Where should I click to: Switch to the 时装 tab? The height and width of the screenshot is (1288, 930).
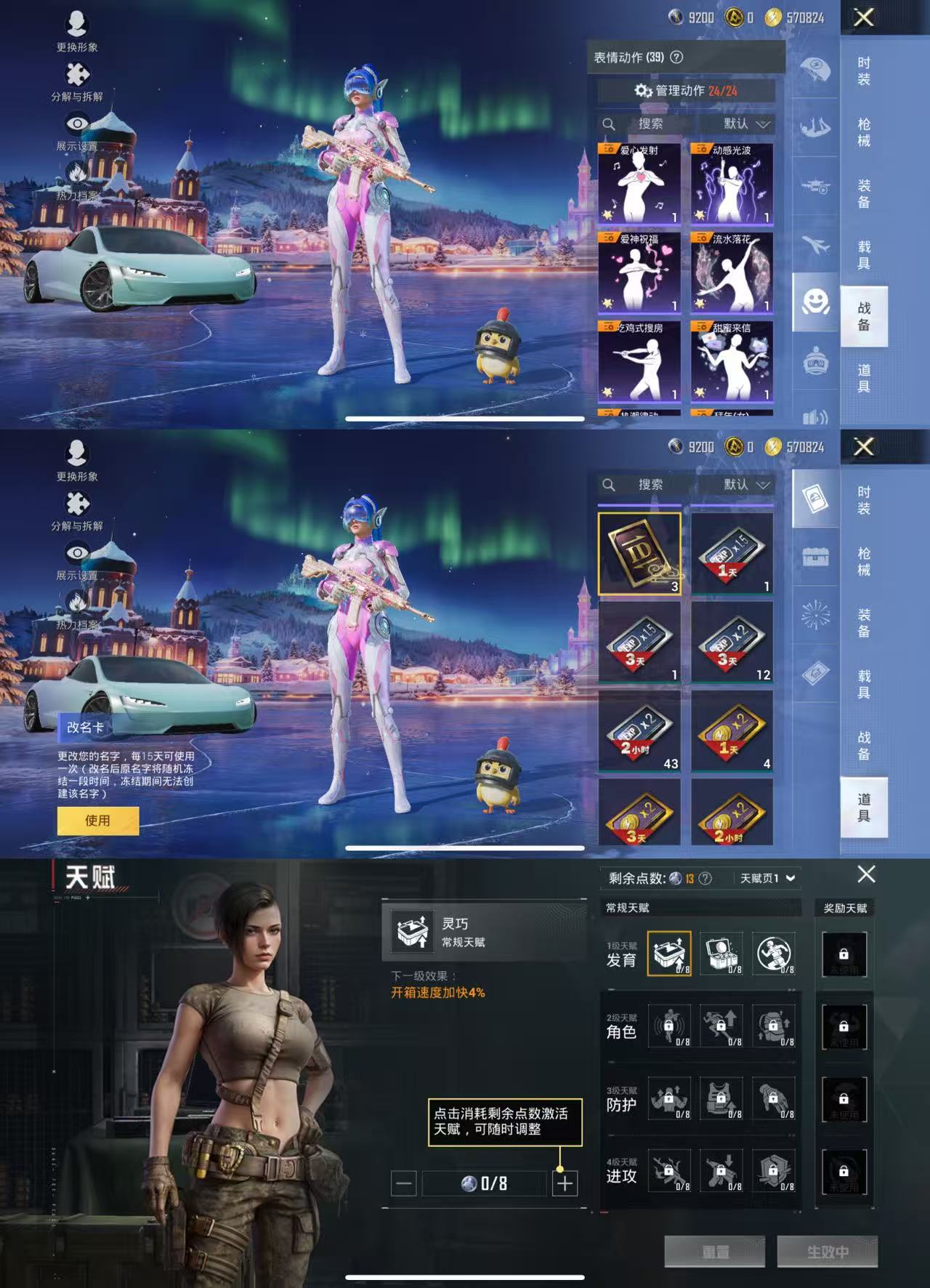[x=865, y=69]
